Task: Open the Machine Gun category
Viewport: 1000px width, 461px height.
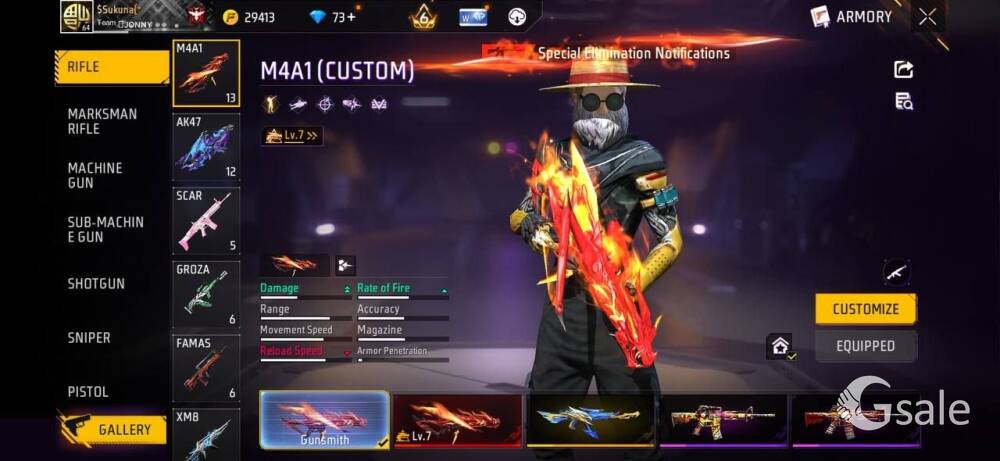Action: [95, 175]
